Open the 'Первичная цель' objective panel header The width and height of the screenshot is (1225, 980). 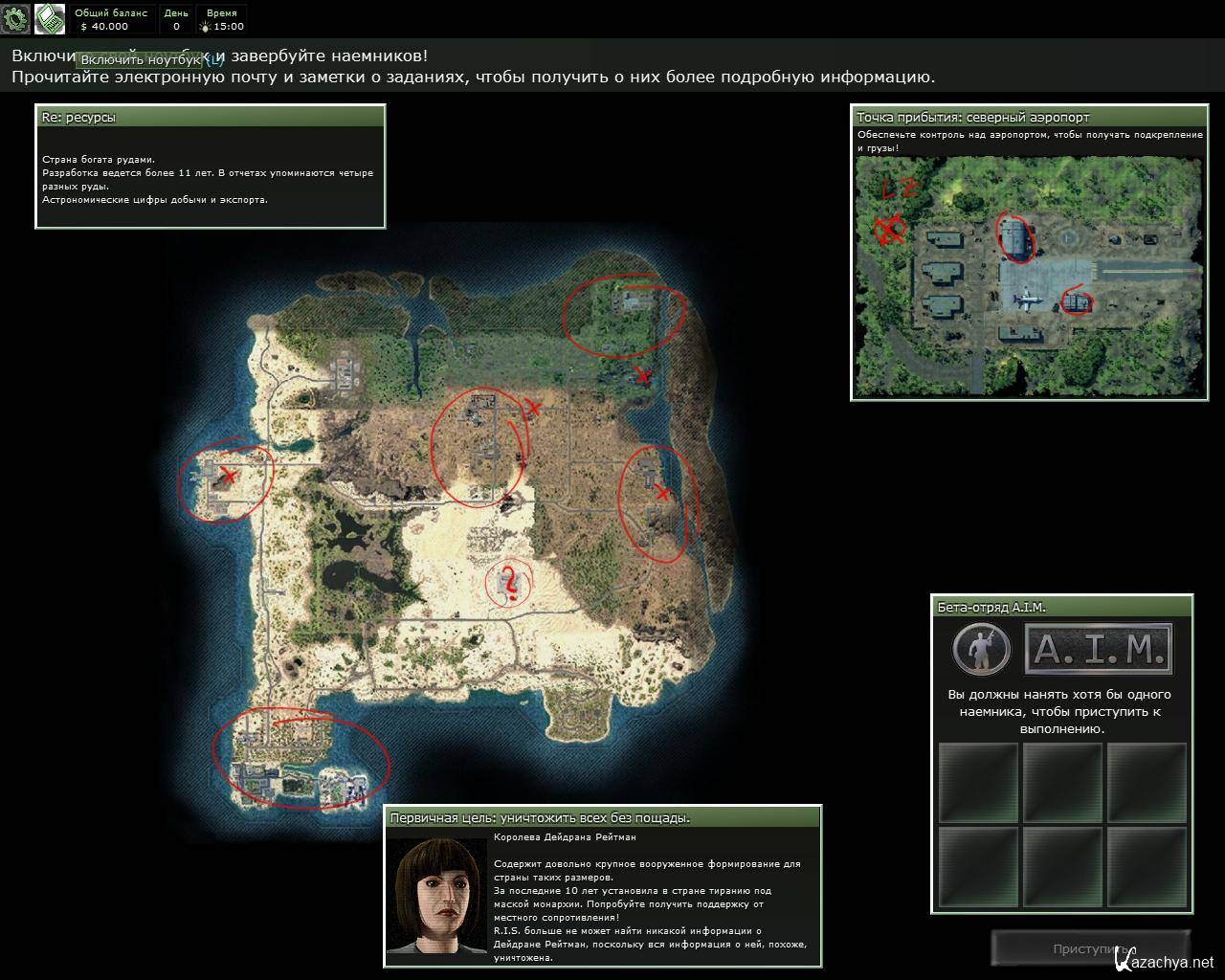603,817
